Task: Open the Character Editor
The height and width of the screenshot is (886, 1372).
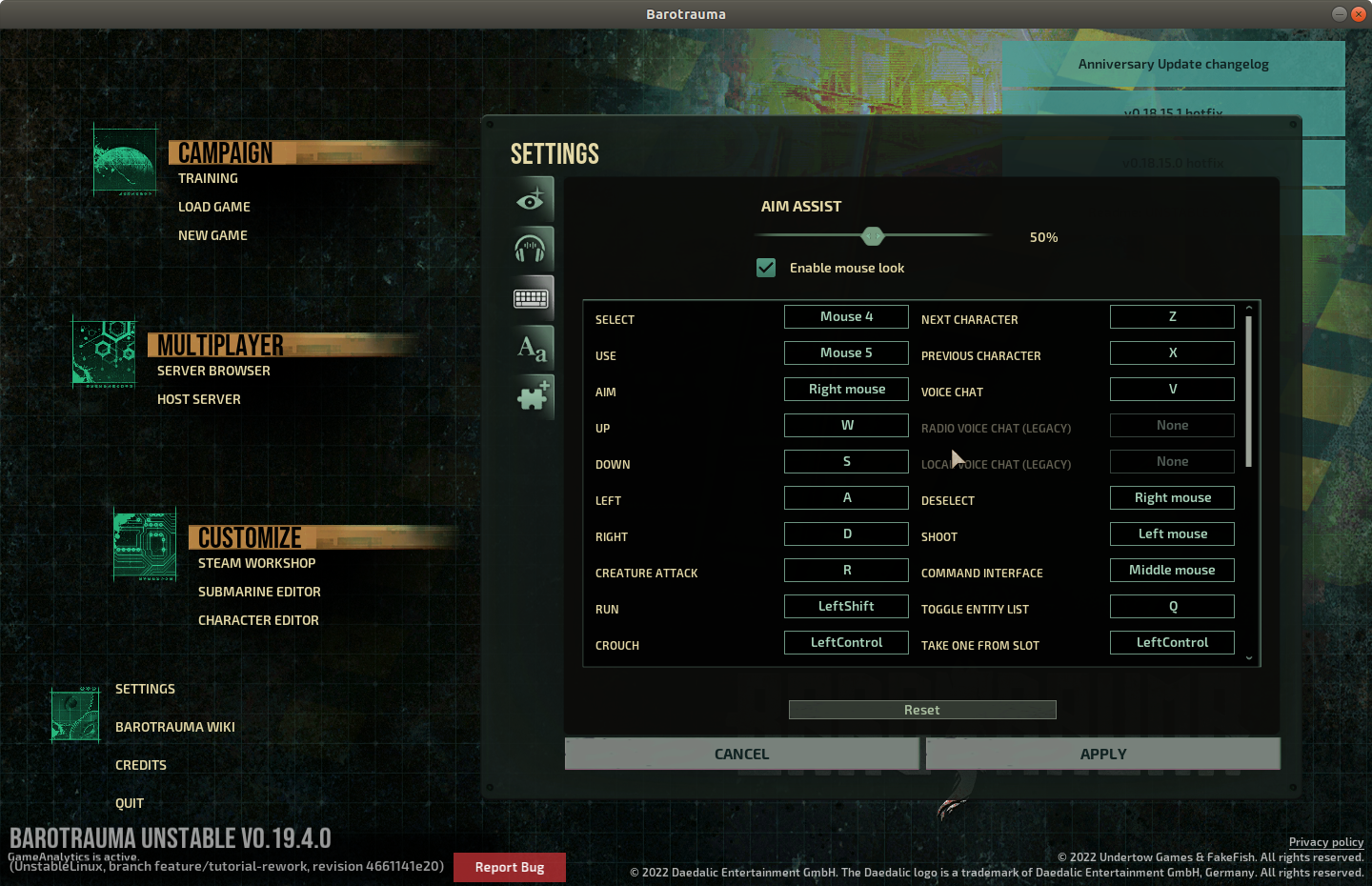Action: click(x=258, y=619)
